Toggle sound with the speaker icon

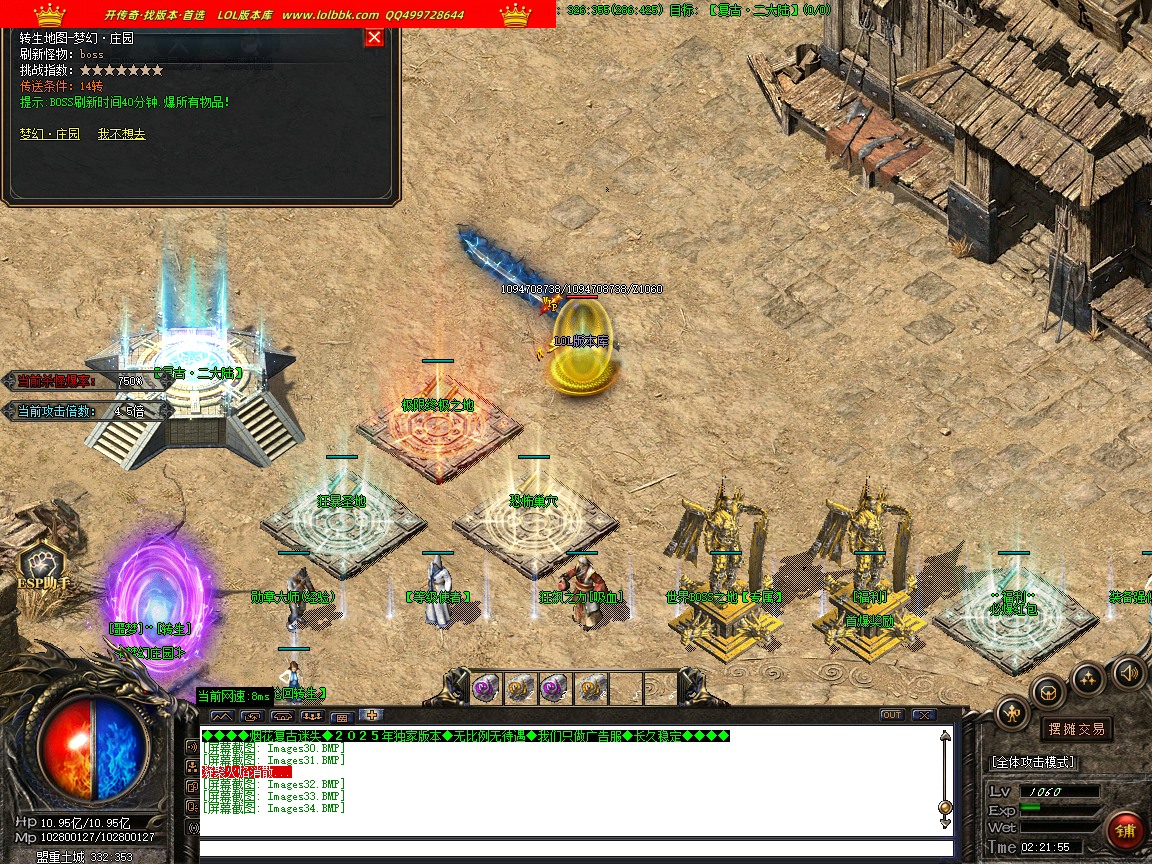[x=1129, y=672]
